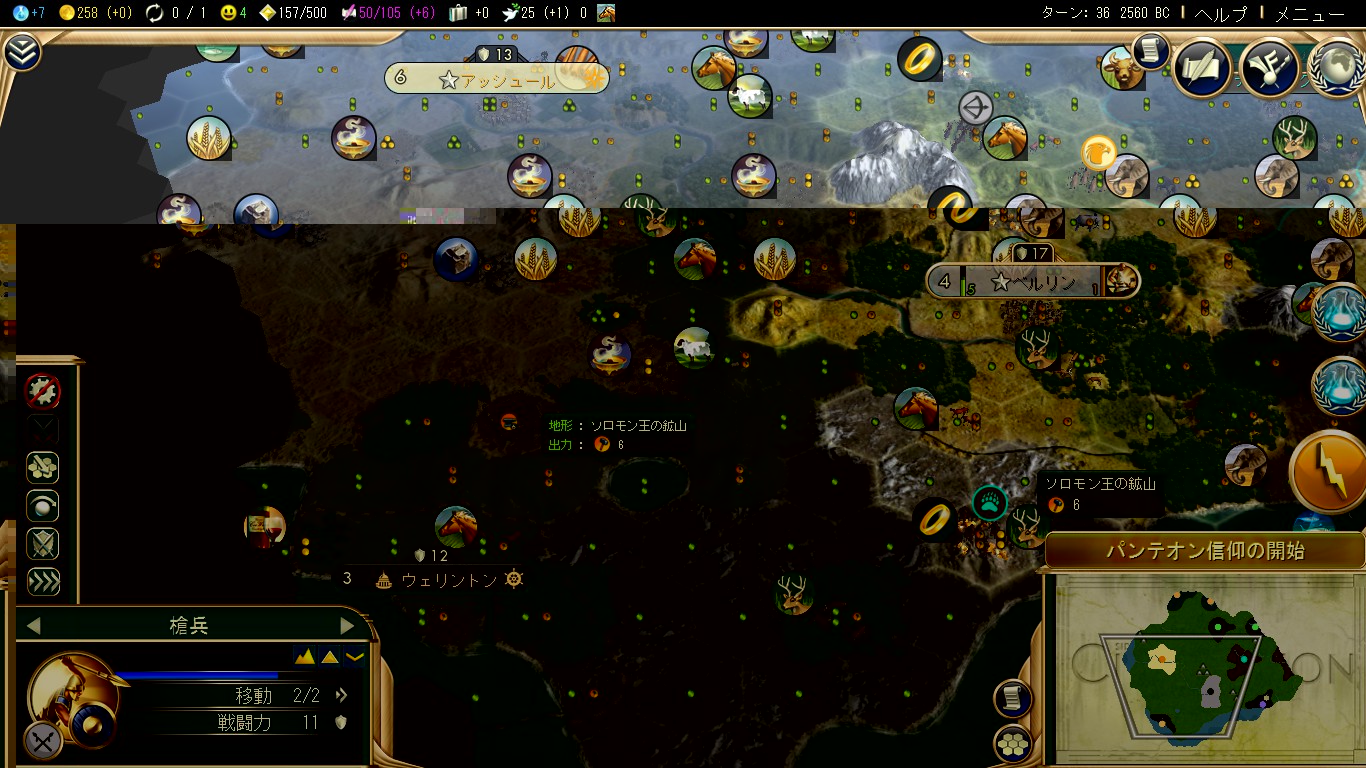The width and height of the screenshot is (1366, 768).
Task: Click the パンテオン信仰の開始 button
Action: pyautogui.click(x=1204, y=551)
